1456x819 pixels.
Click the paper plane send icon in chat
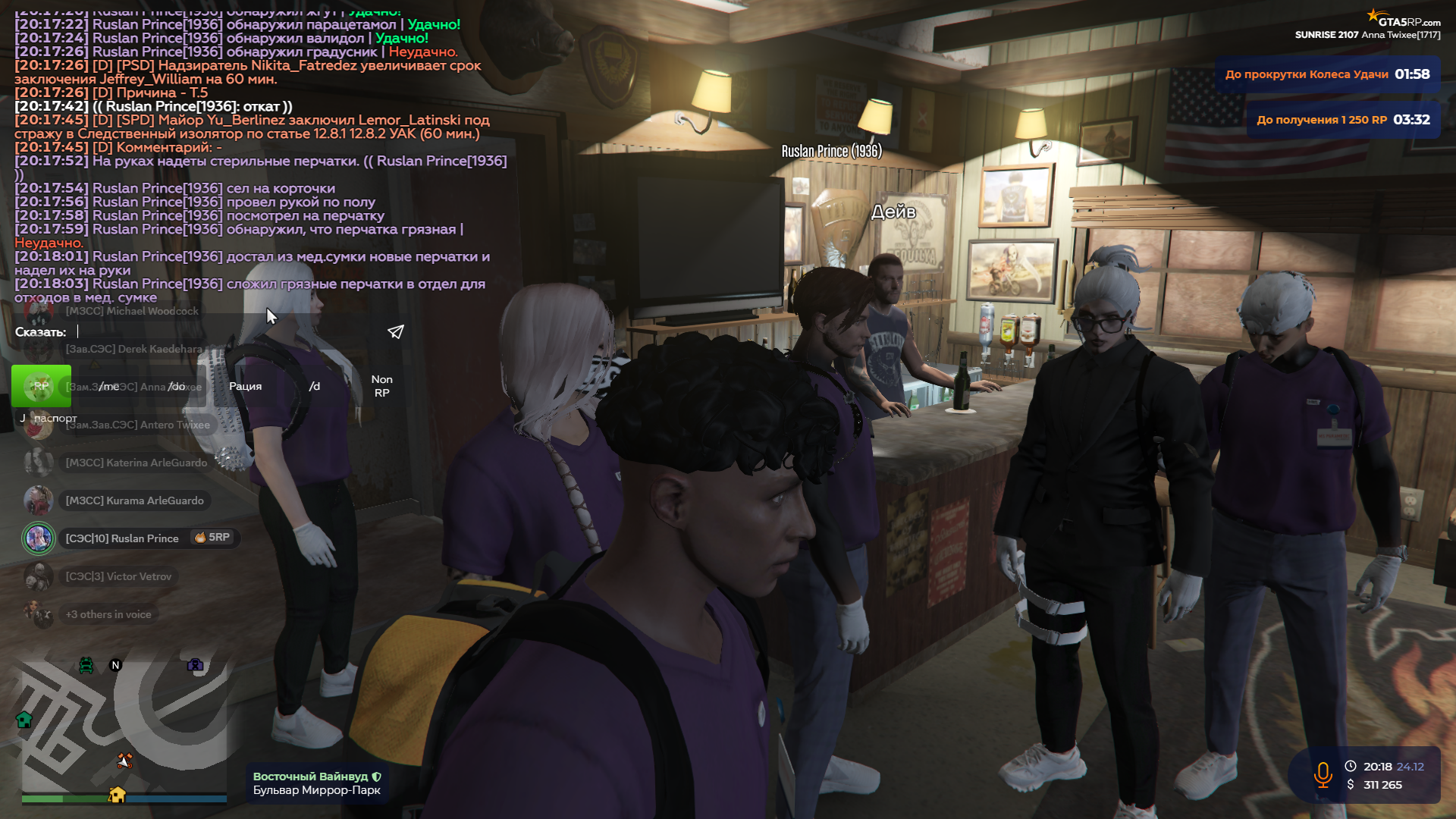(x=394, y=331)
